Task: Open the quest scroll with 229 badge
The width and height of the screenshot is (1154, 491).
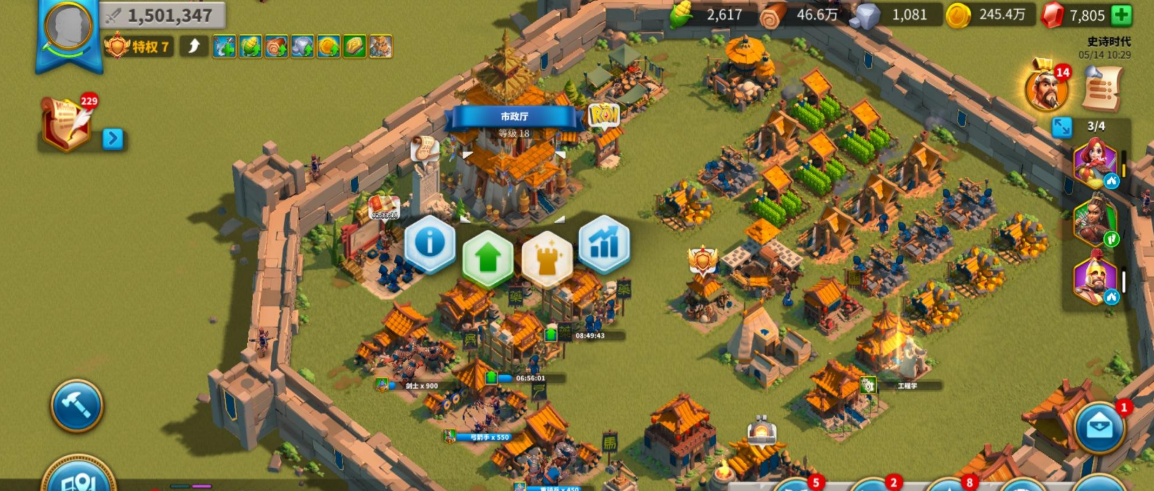Action: [66, 126]
